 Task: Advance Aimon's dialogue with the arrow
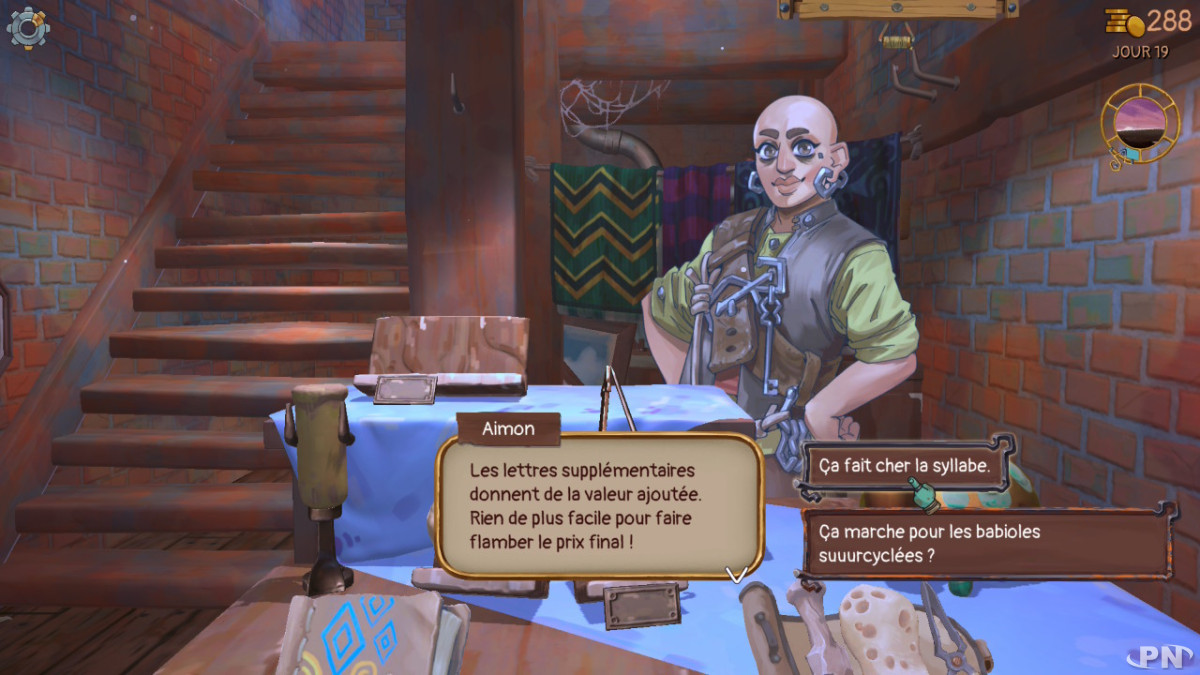point(736,574)
